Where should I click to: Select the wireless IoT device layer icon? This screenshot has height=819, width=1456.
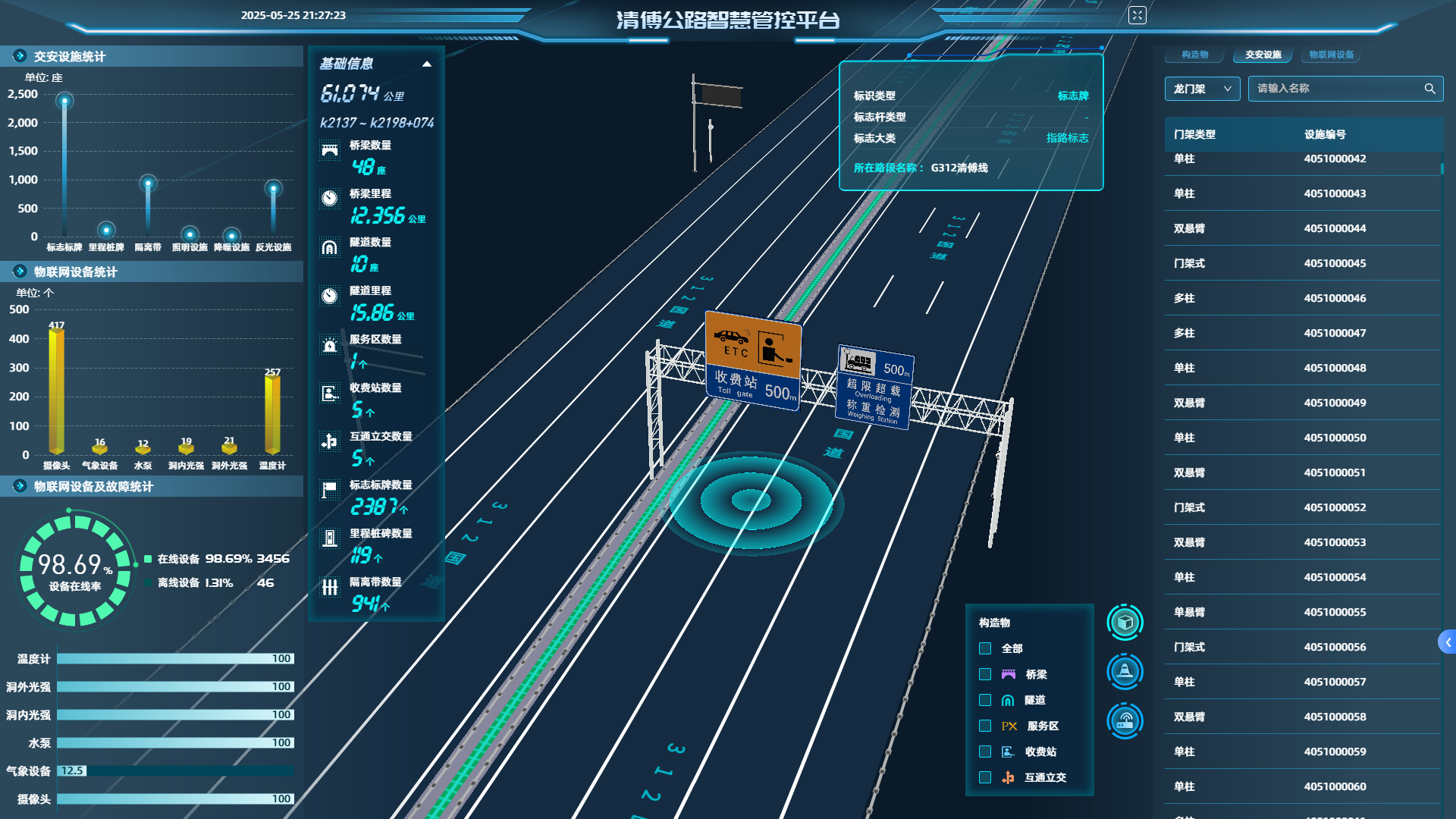pyautogui.click(x=1125, y=720)
